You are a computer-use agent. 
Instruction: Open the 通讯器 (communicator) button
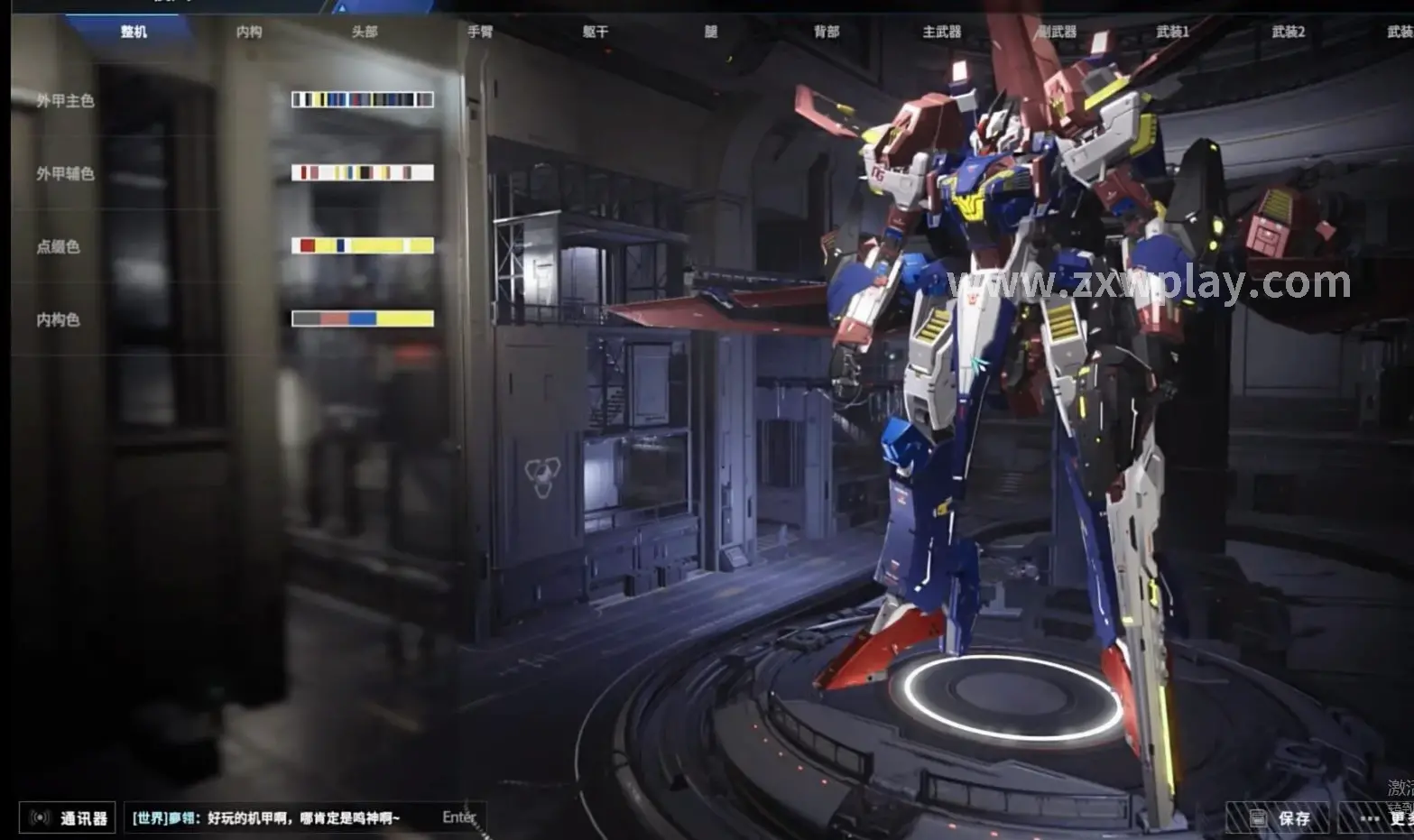(x=69, y=818)
